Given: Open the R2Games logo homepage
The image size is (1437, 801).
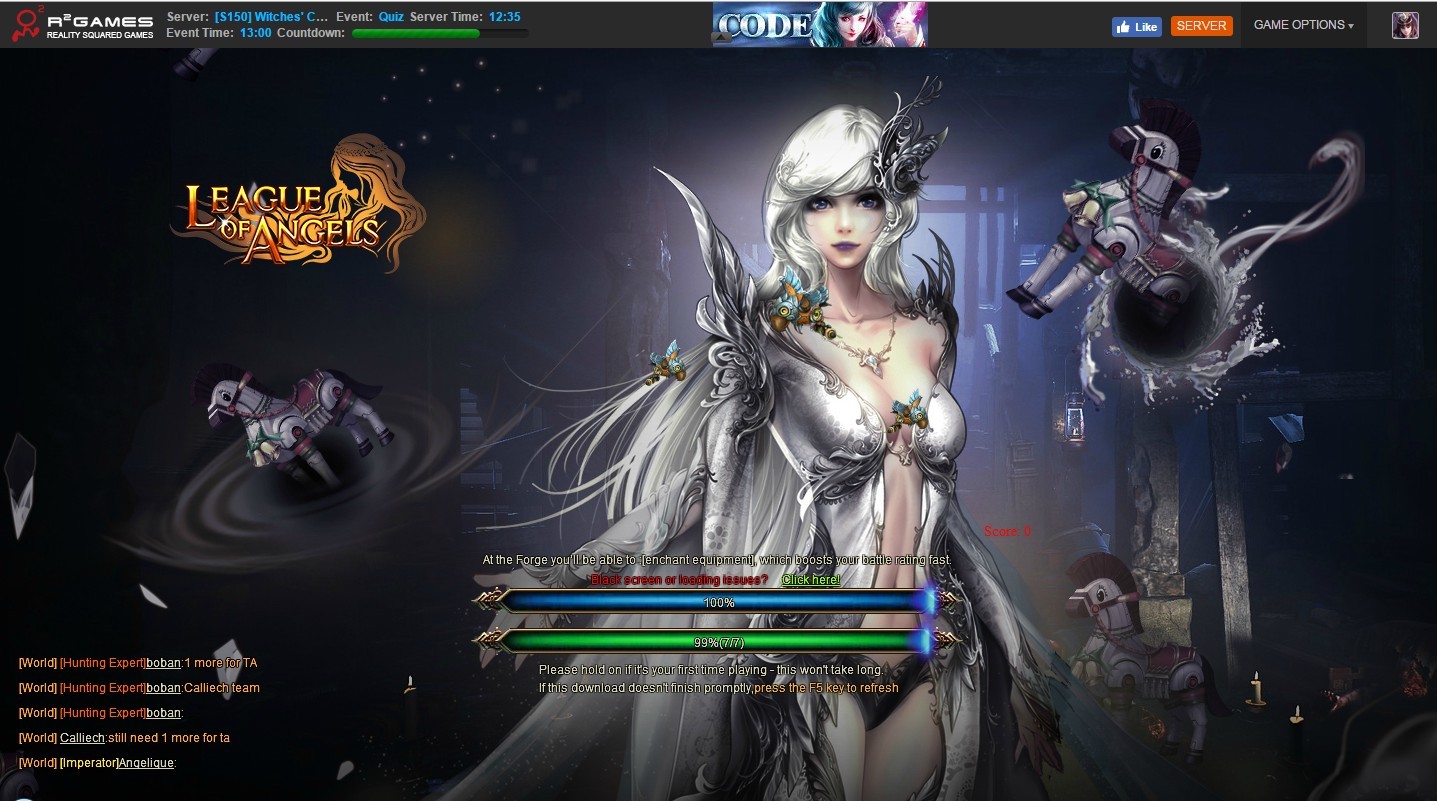Looking at the screenshot, I should (x=83, y=26).
